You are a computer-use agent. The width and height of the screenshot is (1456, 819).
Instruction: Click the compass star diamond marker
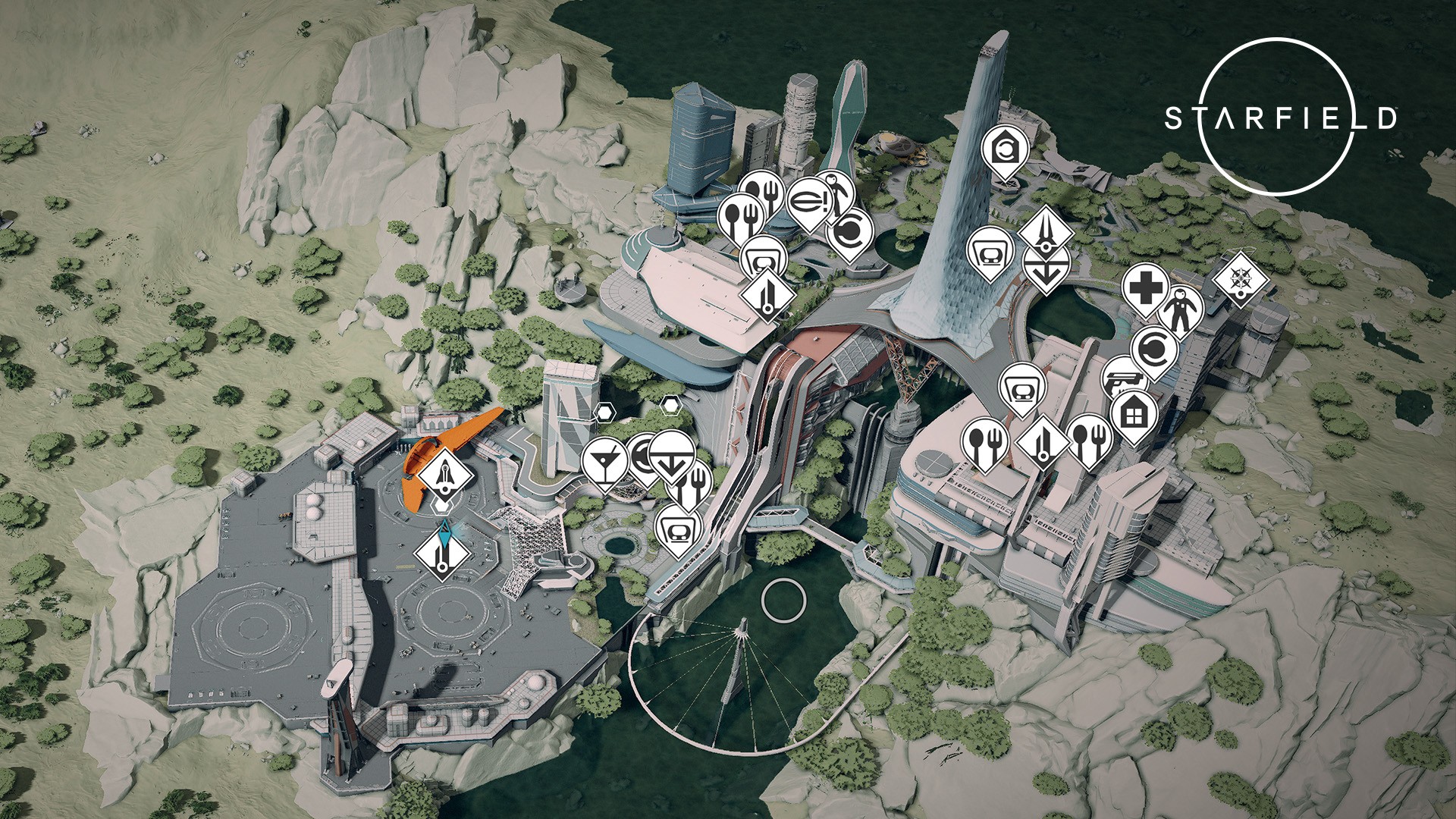(1241, 279)
